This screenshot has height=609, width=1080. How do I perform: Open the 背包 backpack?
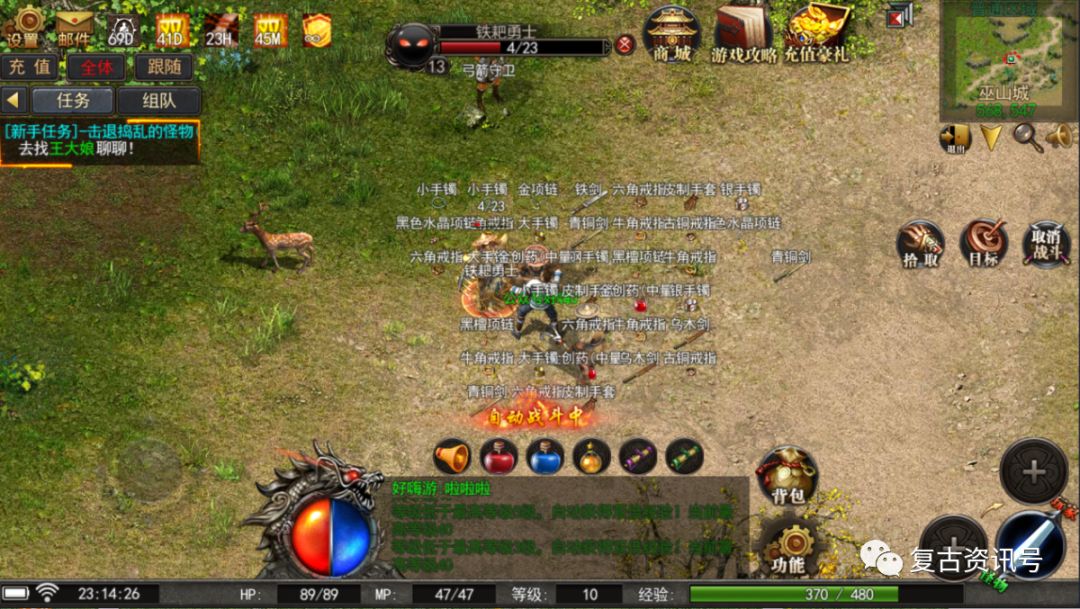[x=788, y=475]
